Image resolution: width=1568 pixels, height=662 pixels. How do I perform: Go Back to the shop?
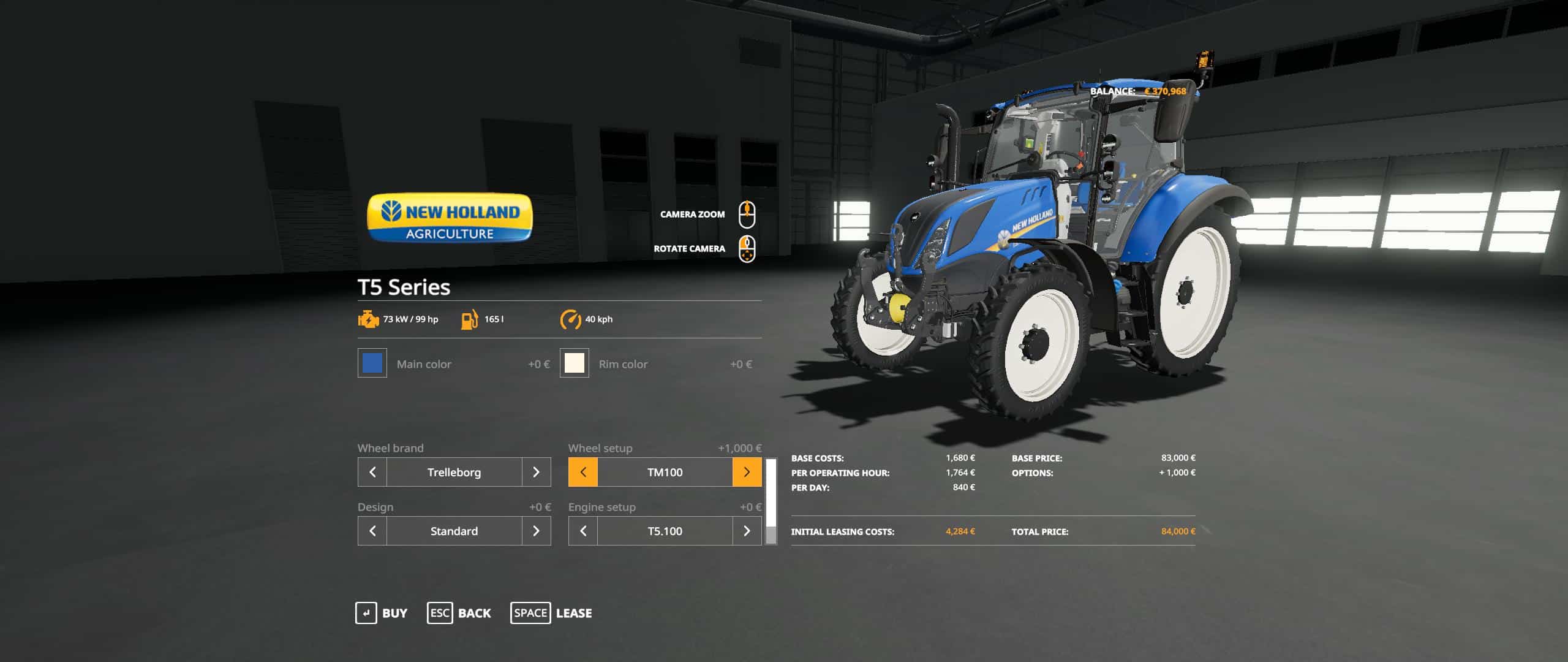coord(459,613)
